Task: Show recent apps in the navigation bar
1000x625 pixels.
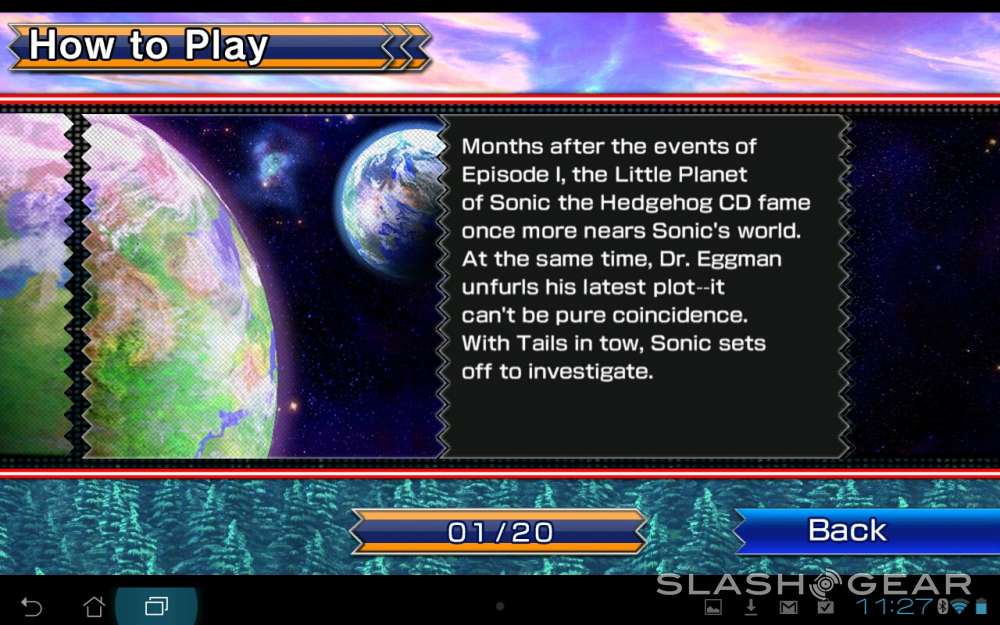Action: click(156, 607)
